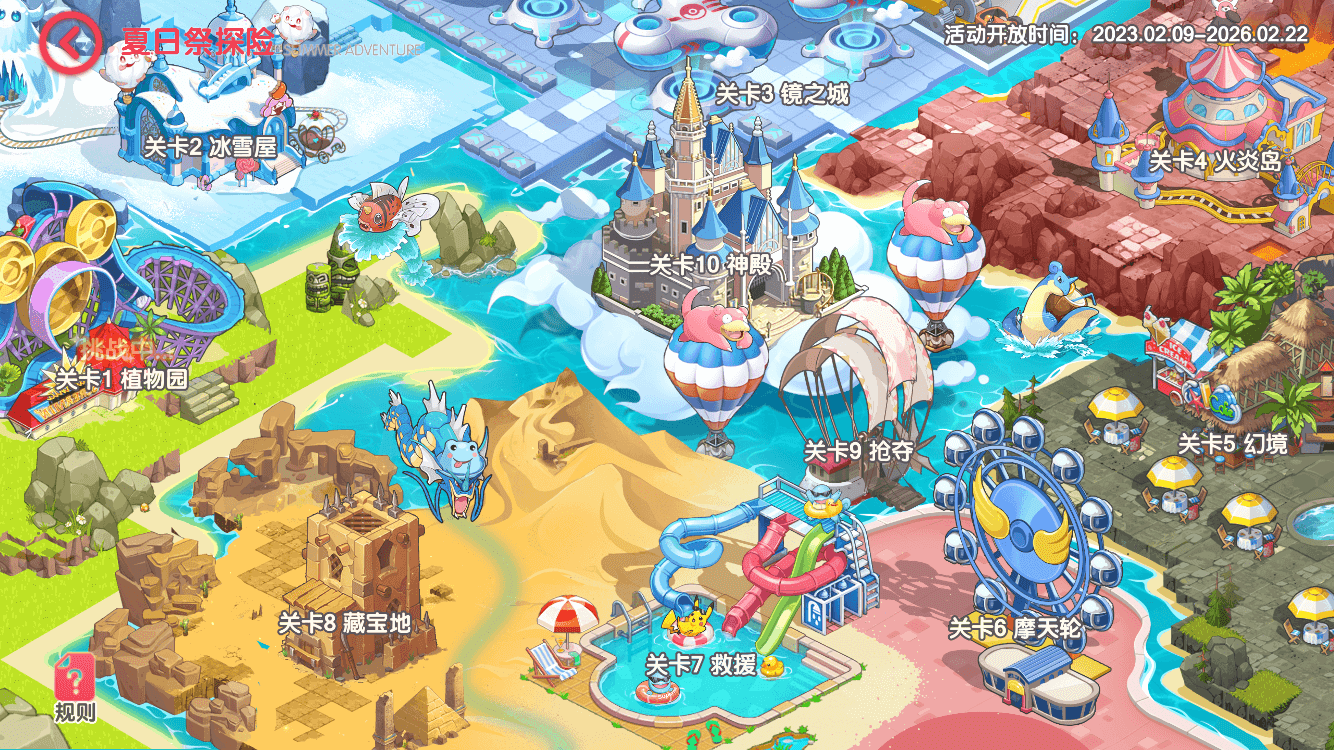Select stage 关卡1 植物园
The image size is (1334, 750).
pos(121,380)
